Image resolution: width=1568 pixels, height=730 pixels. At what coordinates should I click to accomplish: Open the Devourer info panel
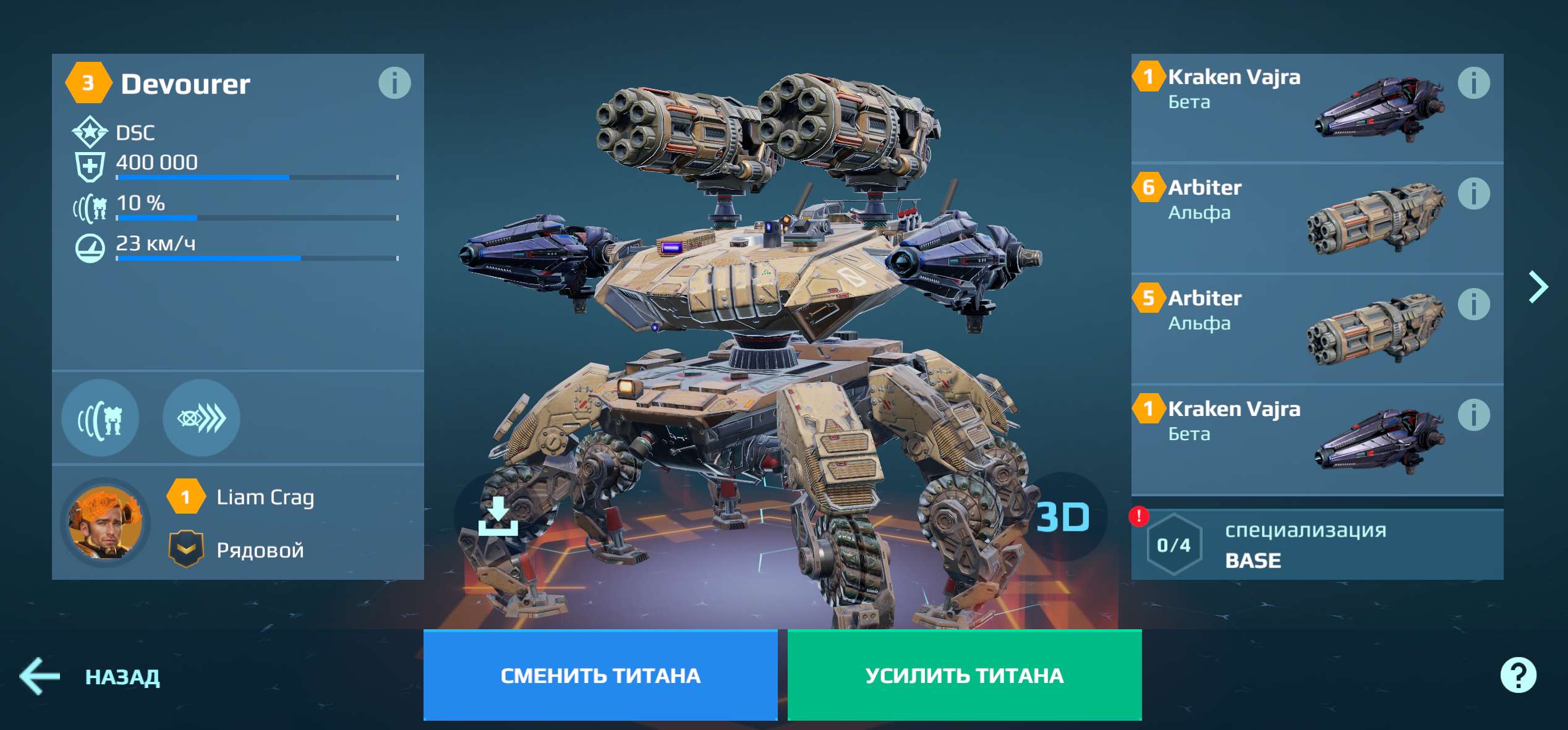(x=396, y=83)
